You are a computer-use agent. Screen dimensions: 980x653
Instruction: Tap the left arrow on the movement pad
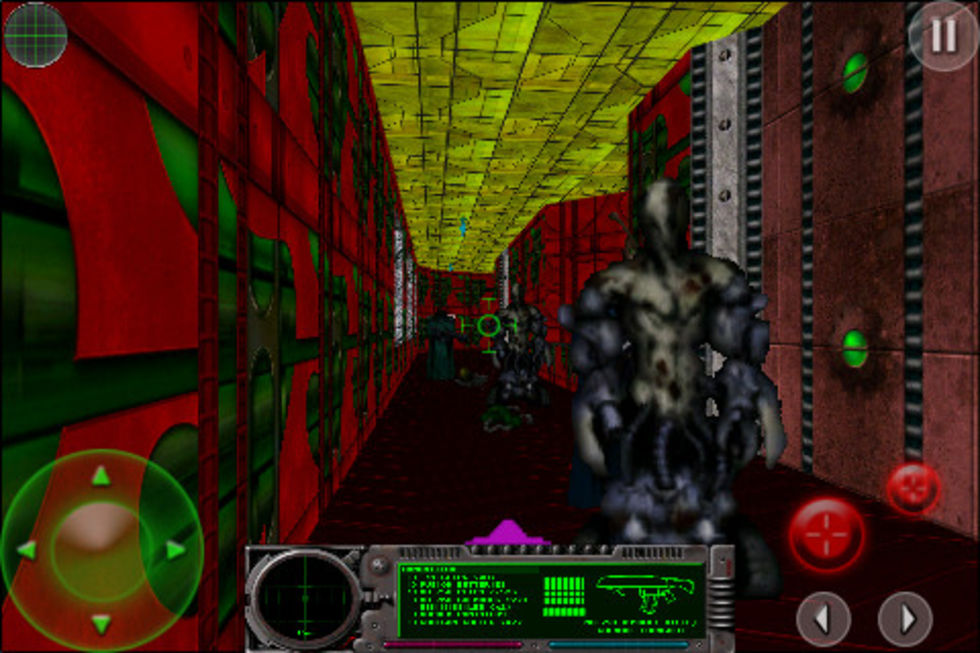[27, 550]
